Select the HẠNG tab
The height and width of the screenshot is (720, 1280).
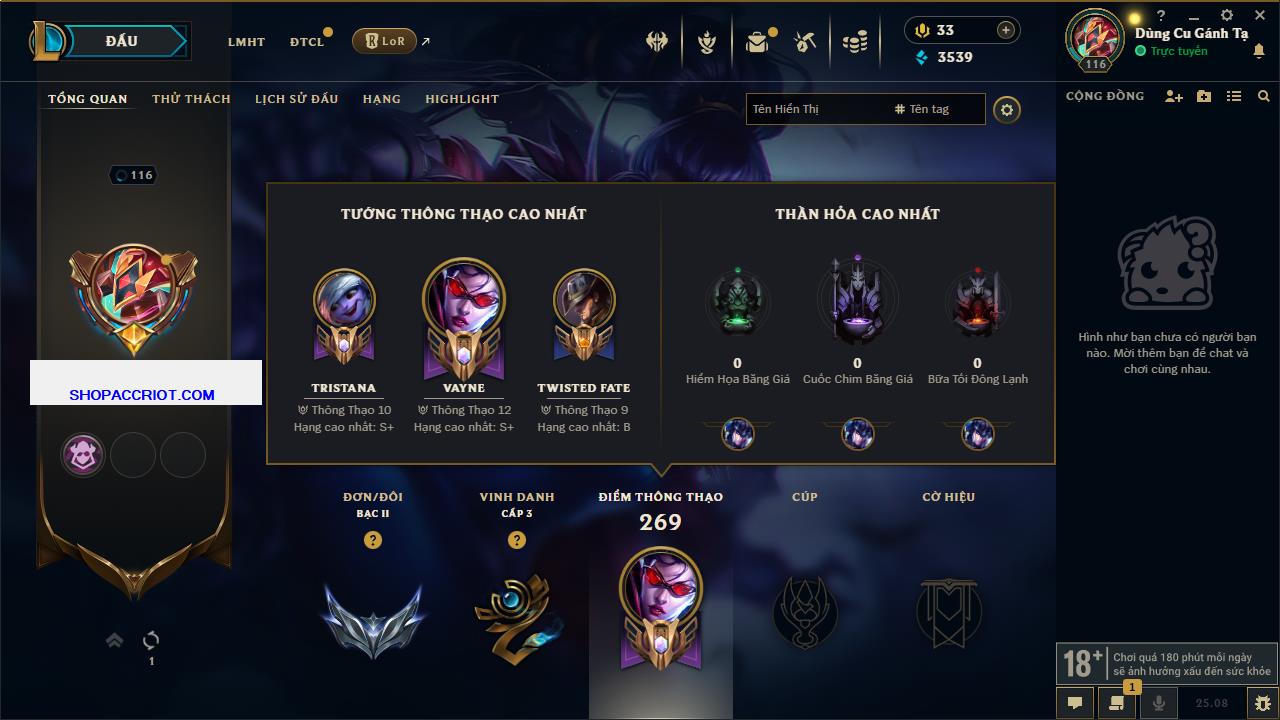point(381,99)
